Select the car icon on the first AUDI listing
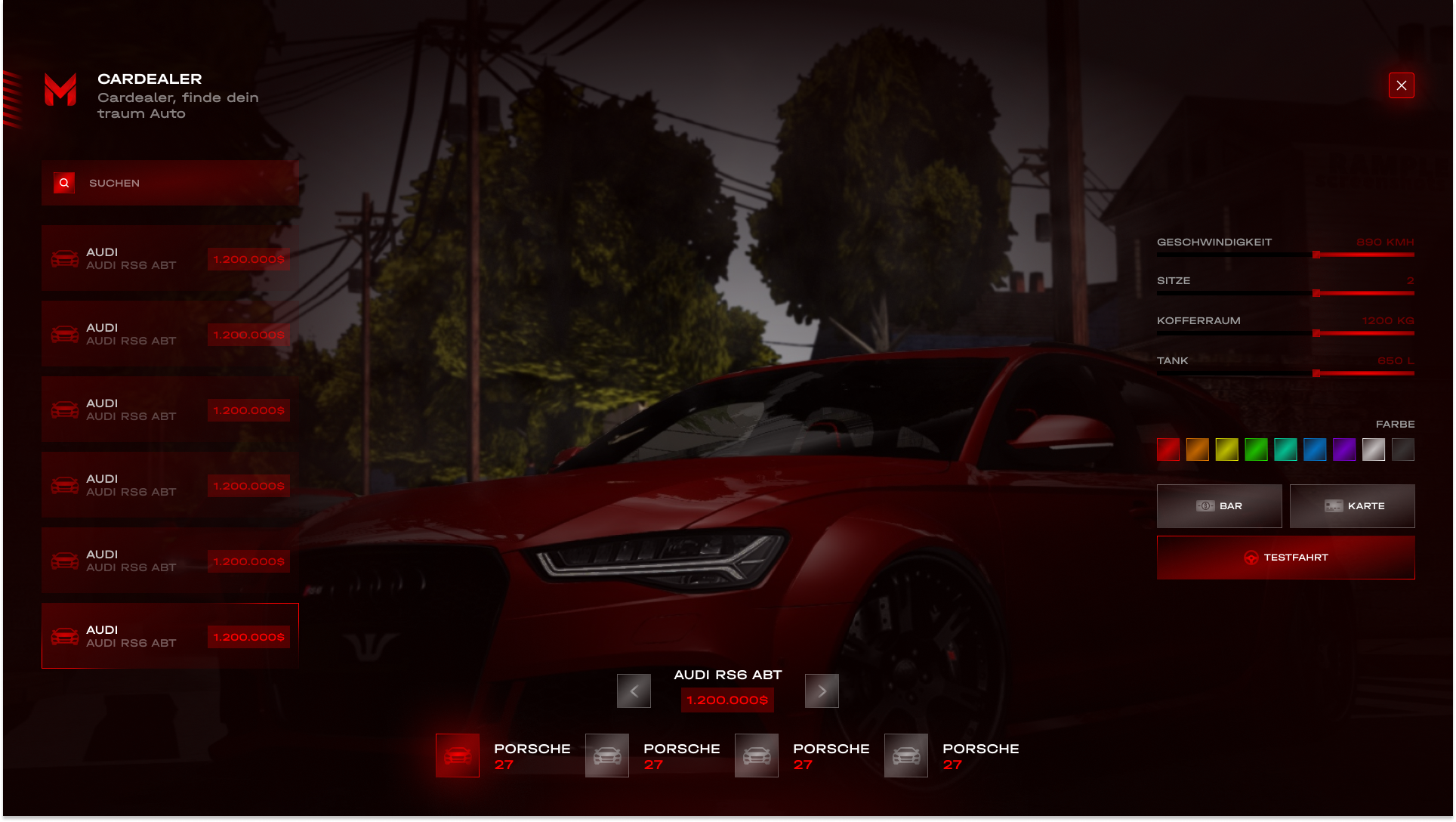This screenshot has width=1456, height=822. click(x=65, y=258)
